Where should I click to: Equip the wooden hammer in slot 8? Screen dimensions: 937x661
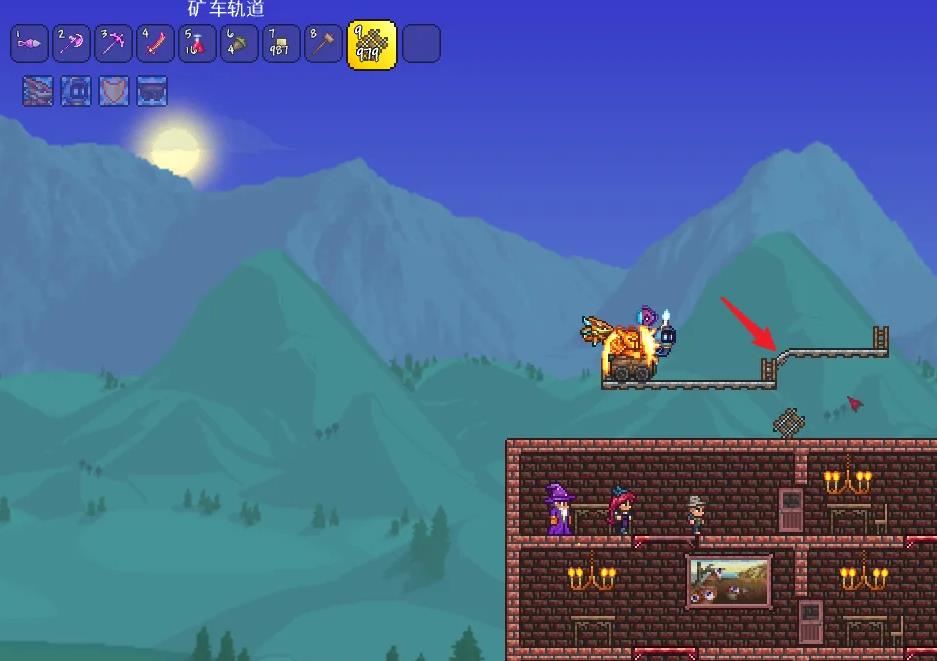[323, 44]
